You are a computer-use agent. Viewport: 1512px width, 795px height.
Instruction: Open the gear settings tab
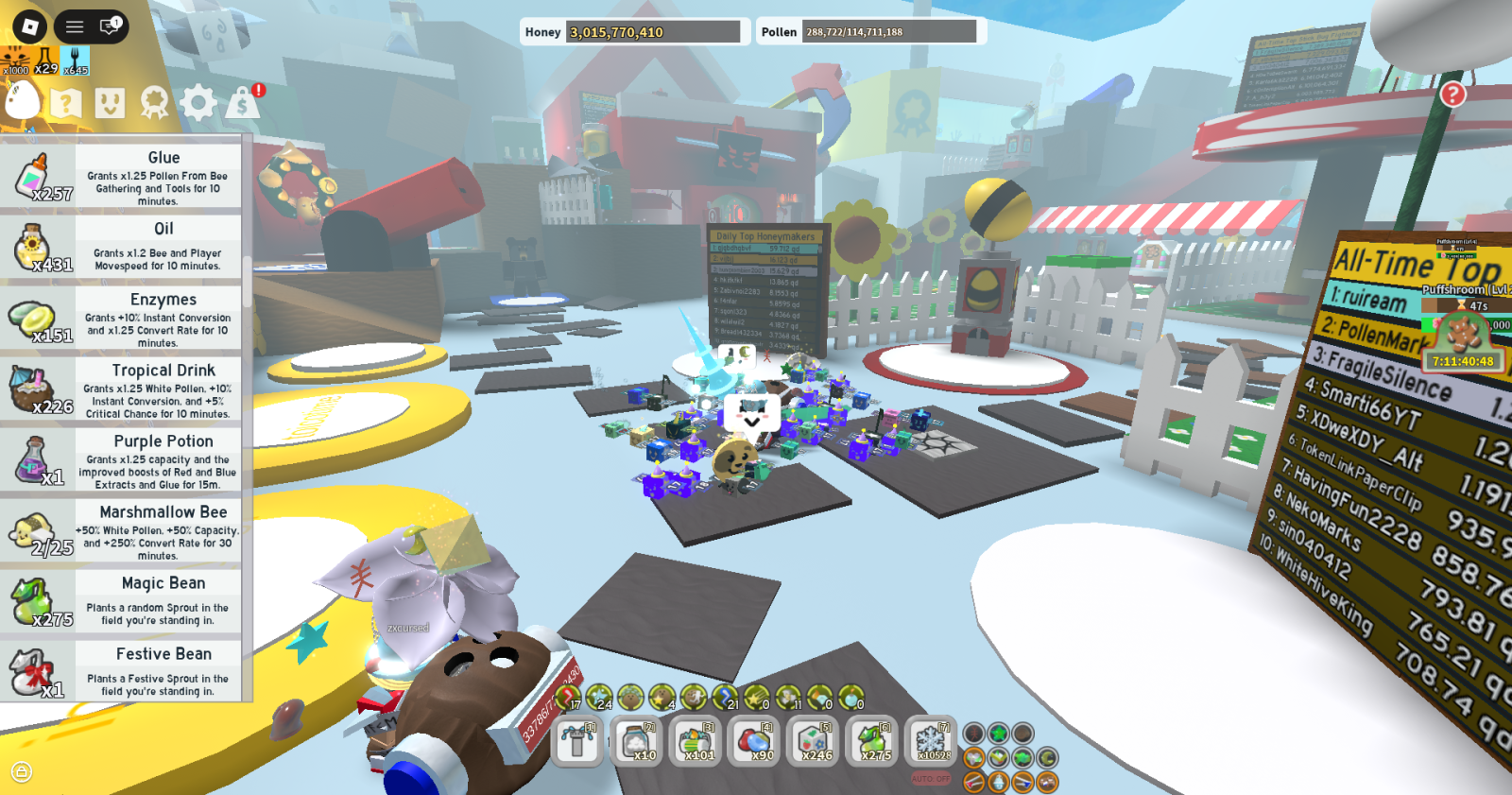[198, 102]
